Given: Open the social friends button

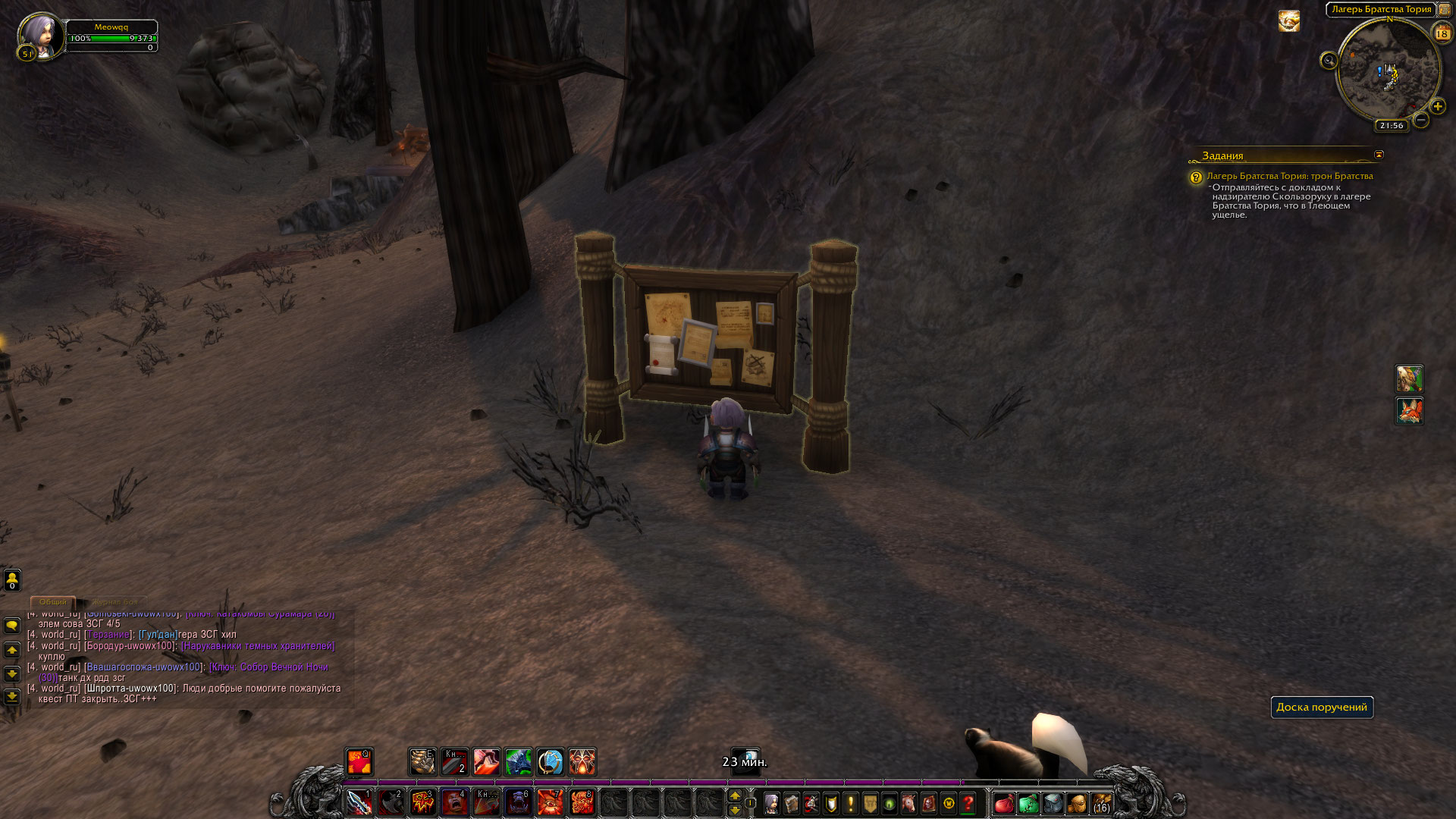Looking at the screenshot, I should point(12,580).
